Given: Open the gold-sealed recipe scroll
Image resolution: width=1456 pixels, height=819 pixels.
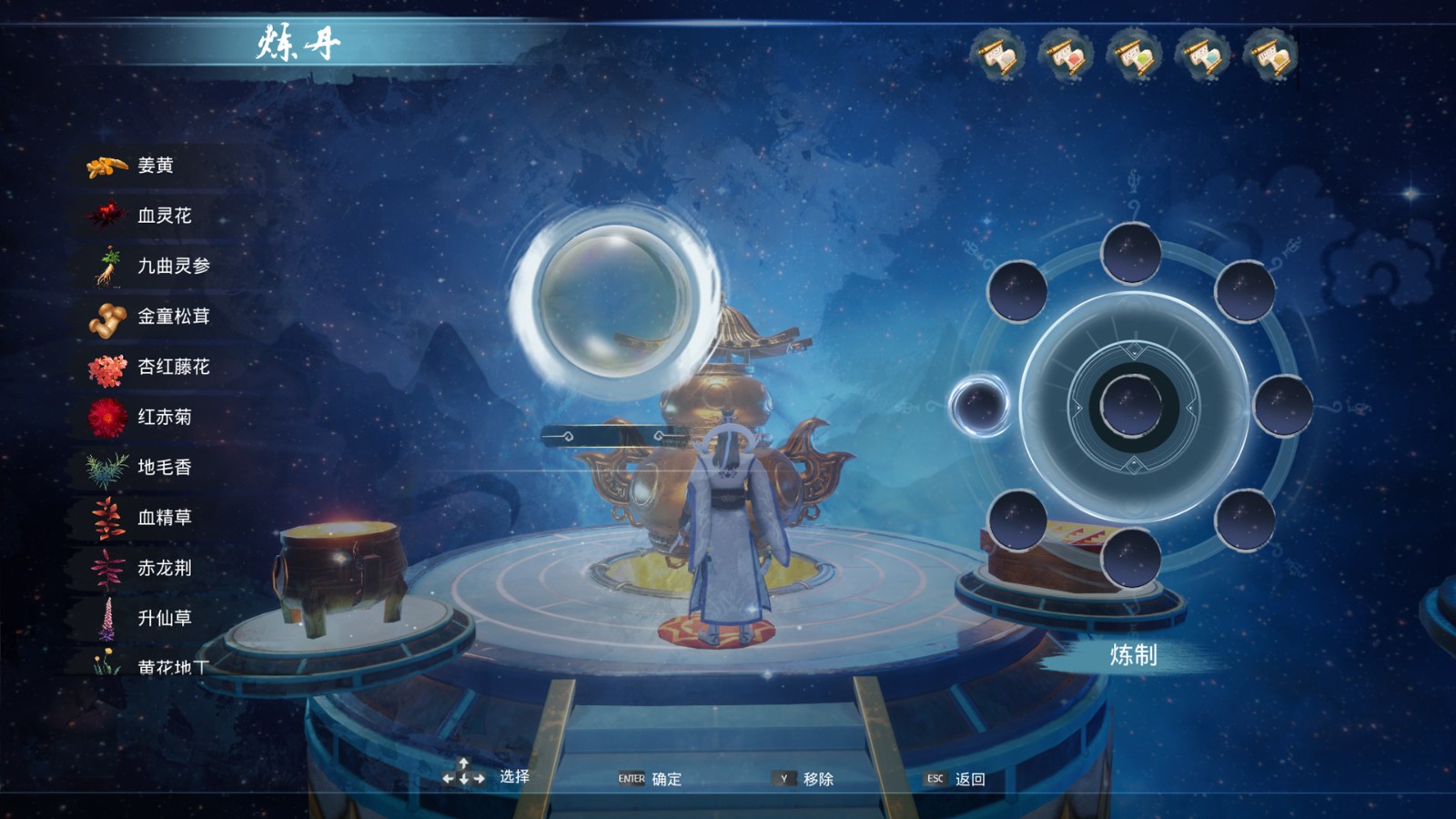Looking at the screenshot, I should 1271,56.
